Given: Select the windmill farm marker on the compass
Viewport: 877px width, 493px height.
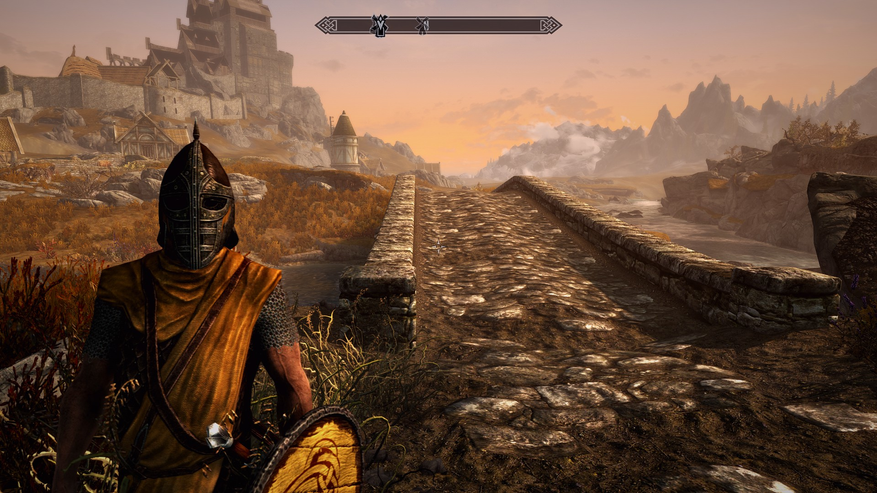Looking at the screenshot, I should point(422,25).
